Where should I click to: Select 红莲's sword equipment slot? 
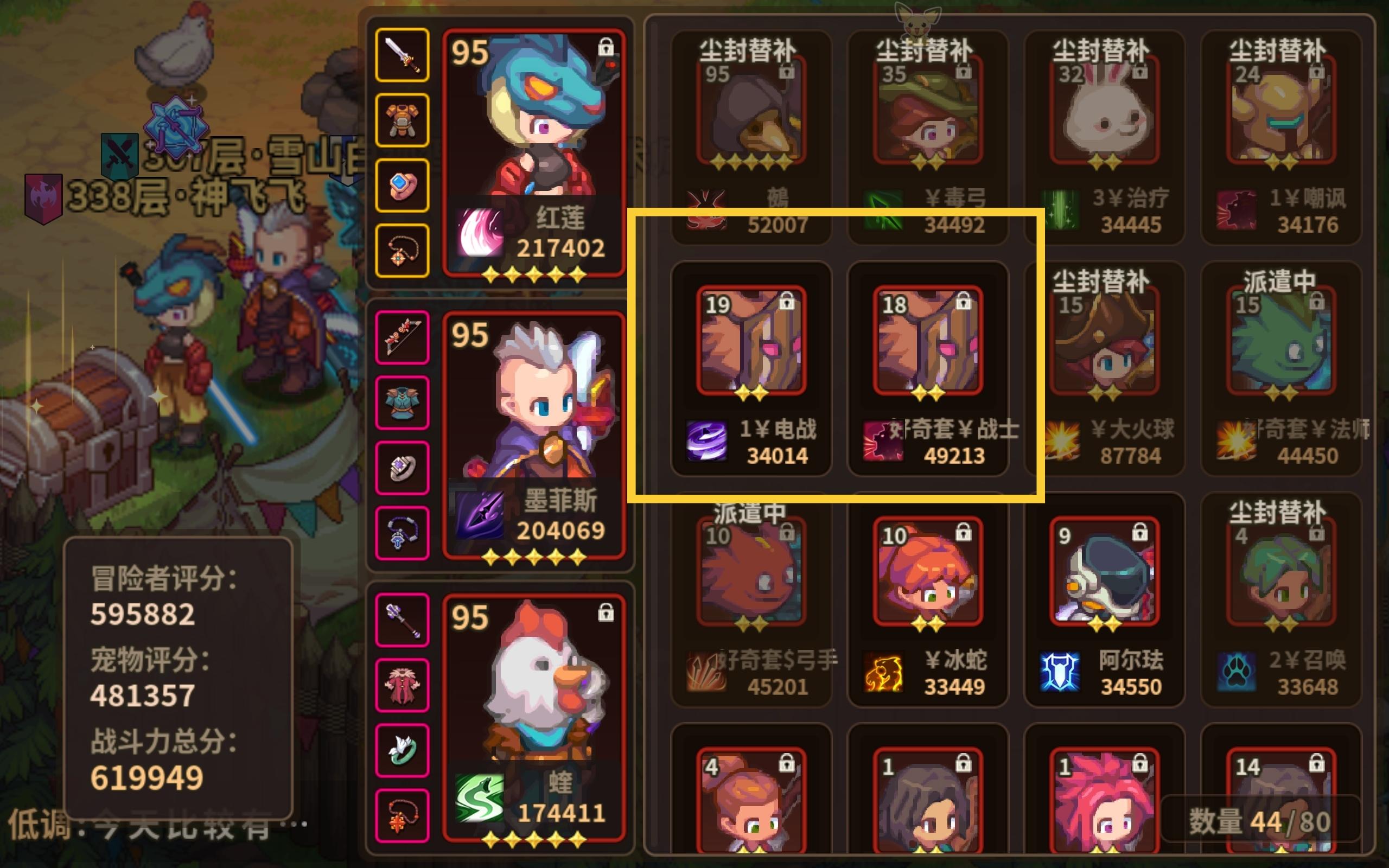click(402, 58)
